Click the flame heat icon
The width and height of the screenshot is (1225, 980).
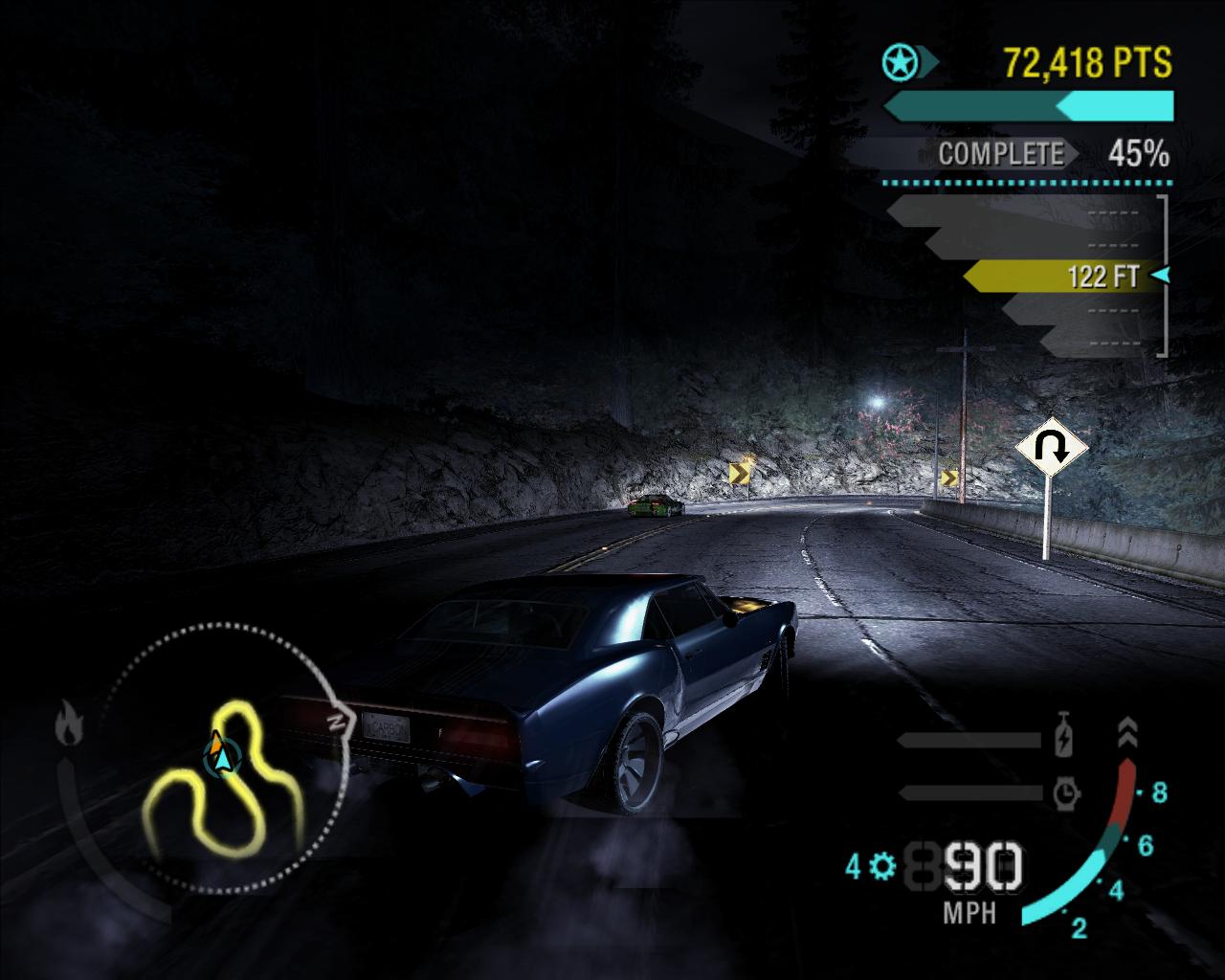pos(69,723)
